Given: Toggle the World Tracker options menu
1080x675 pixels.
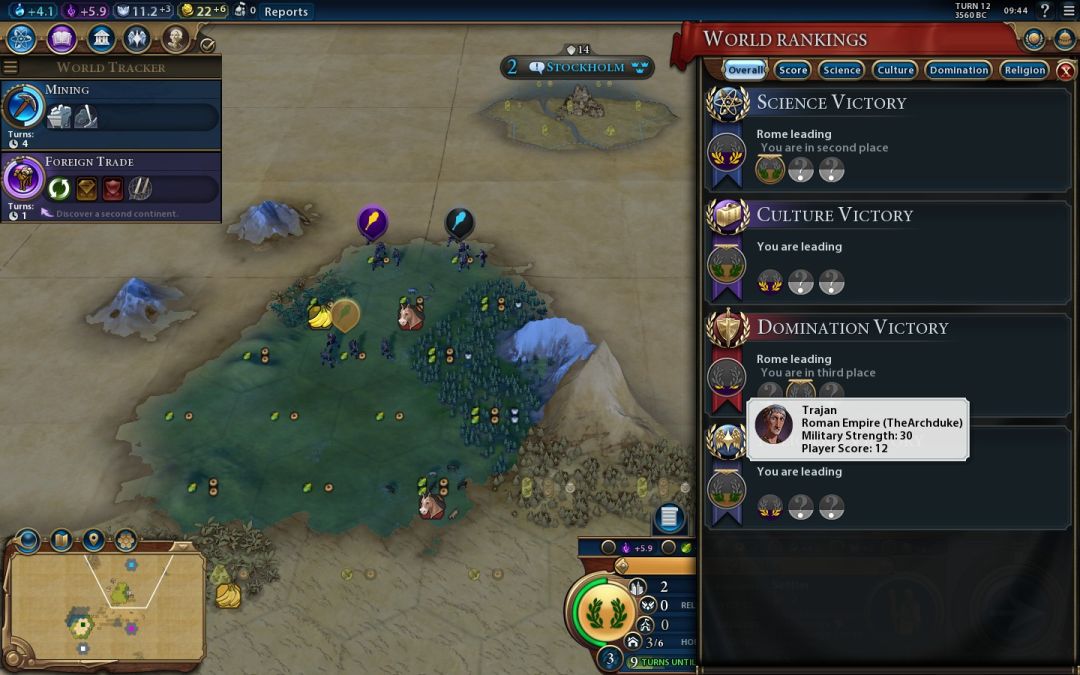Looking at the screenshot, I should click(11, 67).
